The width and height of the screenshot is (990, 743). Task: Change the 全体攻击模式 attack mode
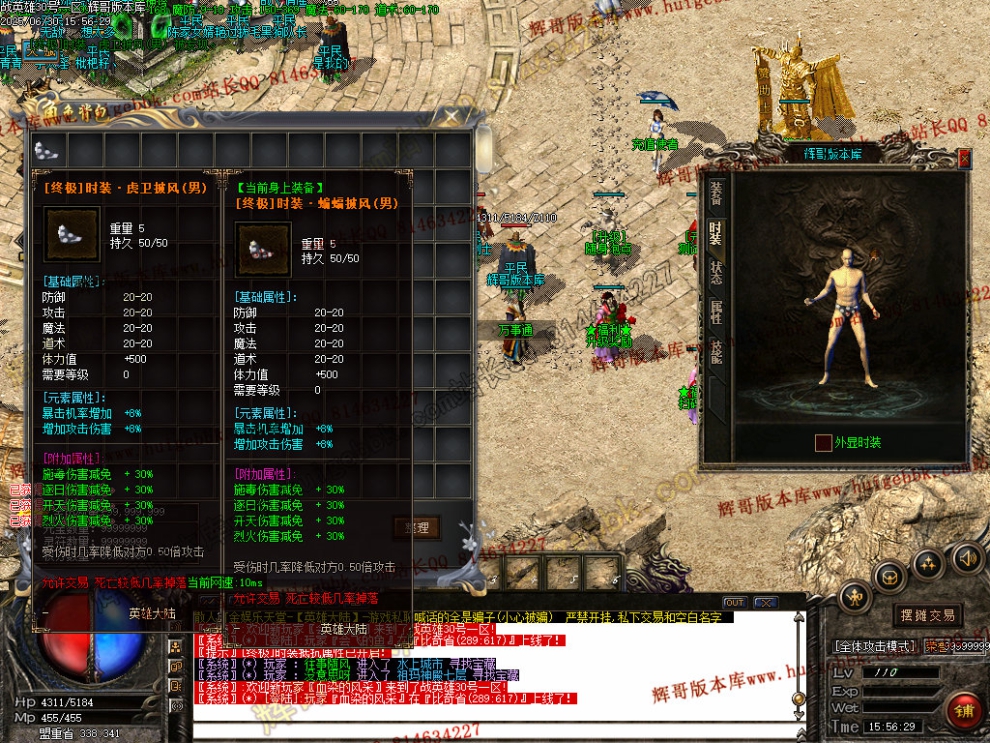[x=873, y=646]
